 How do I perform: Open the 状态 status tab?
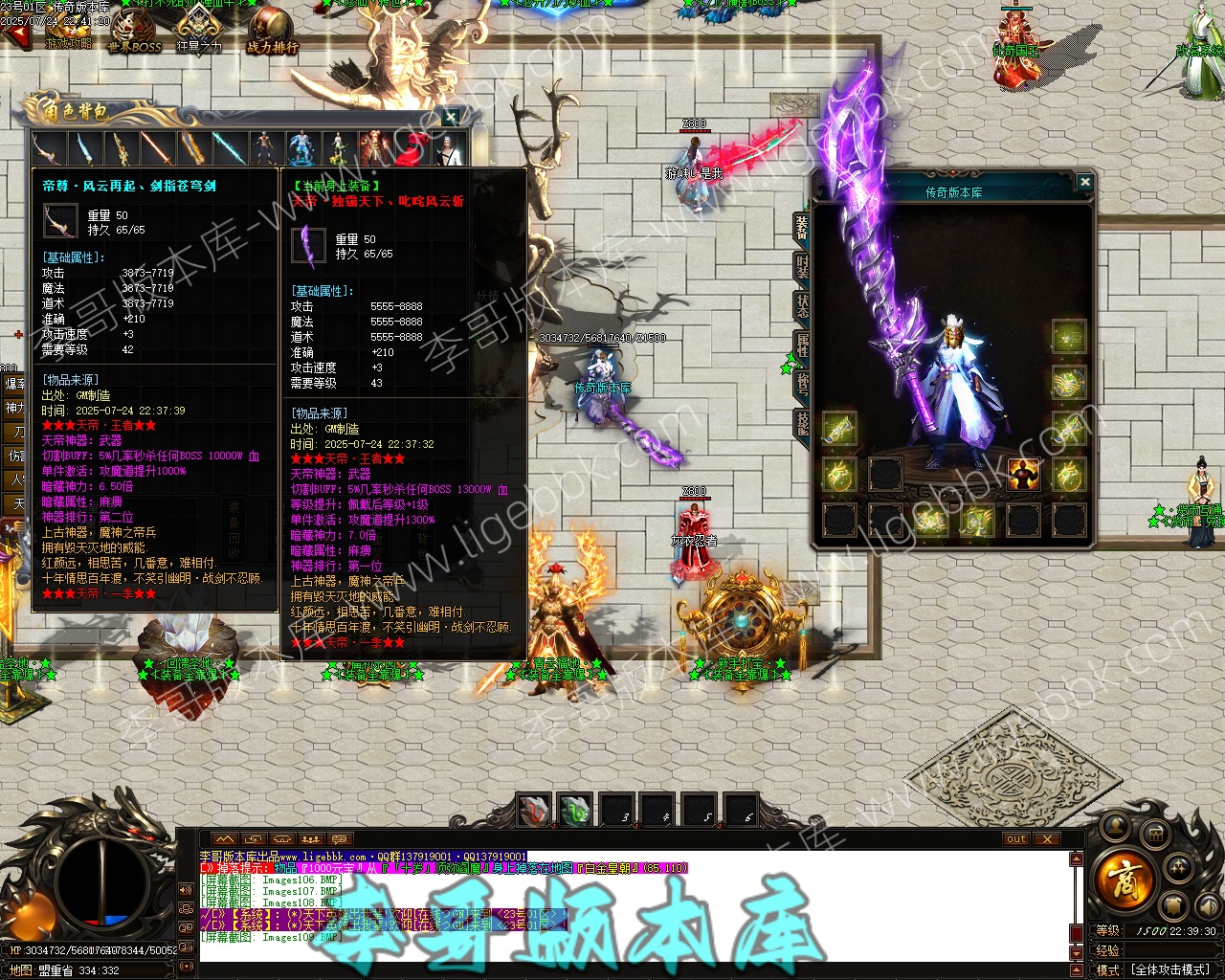(801, 306)
